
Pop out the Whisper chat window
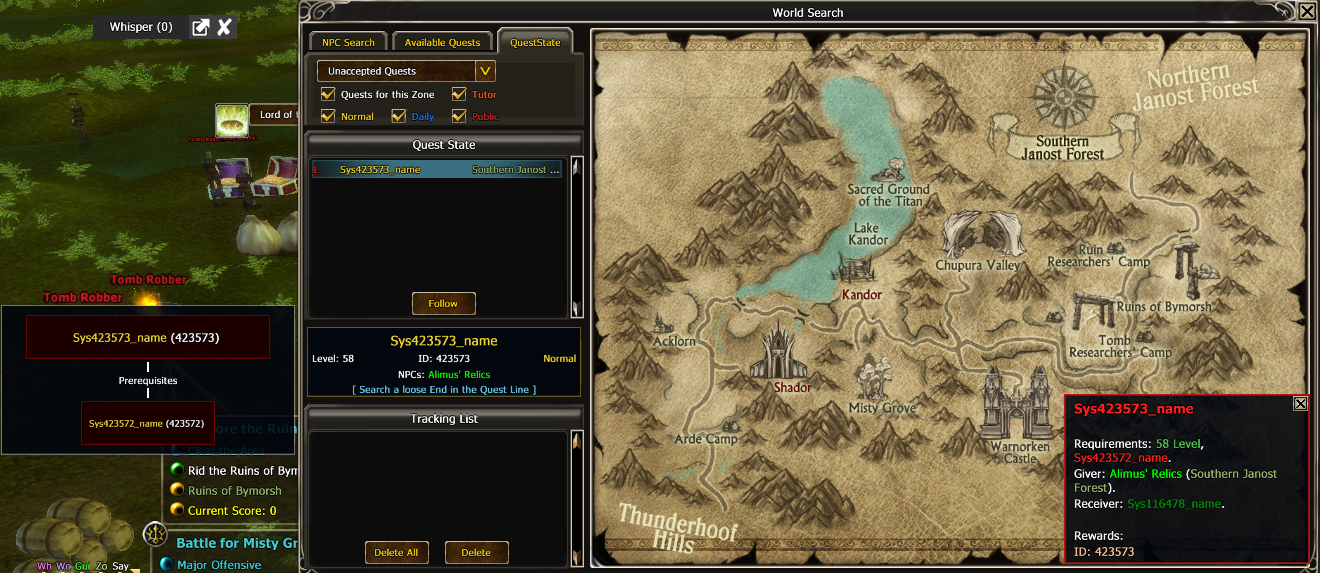click(200, 27)
